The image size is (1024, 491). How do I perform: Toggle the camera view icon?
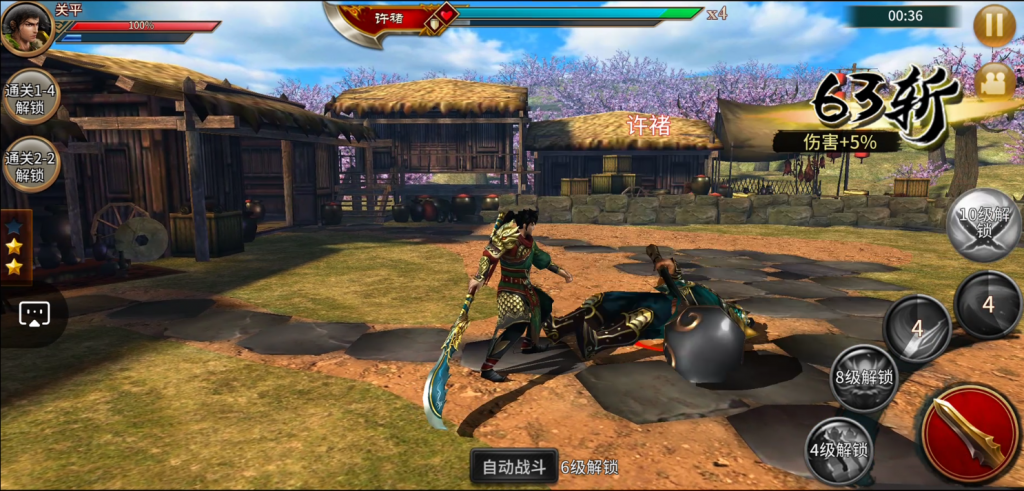tap(994, 81)
